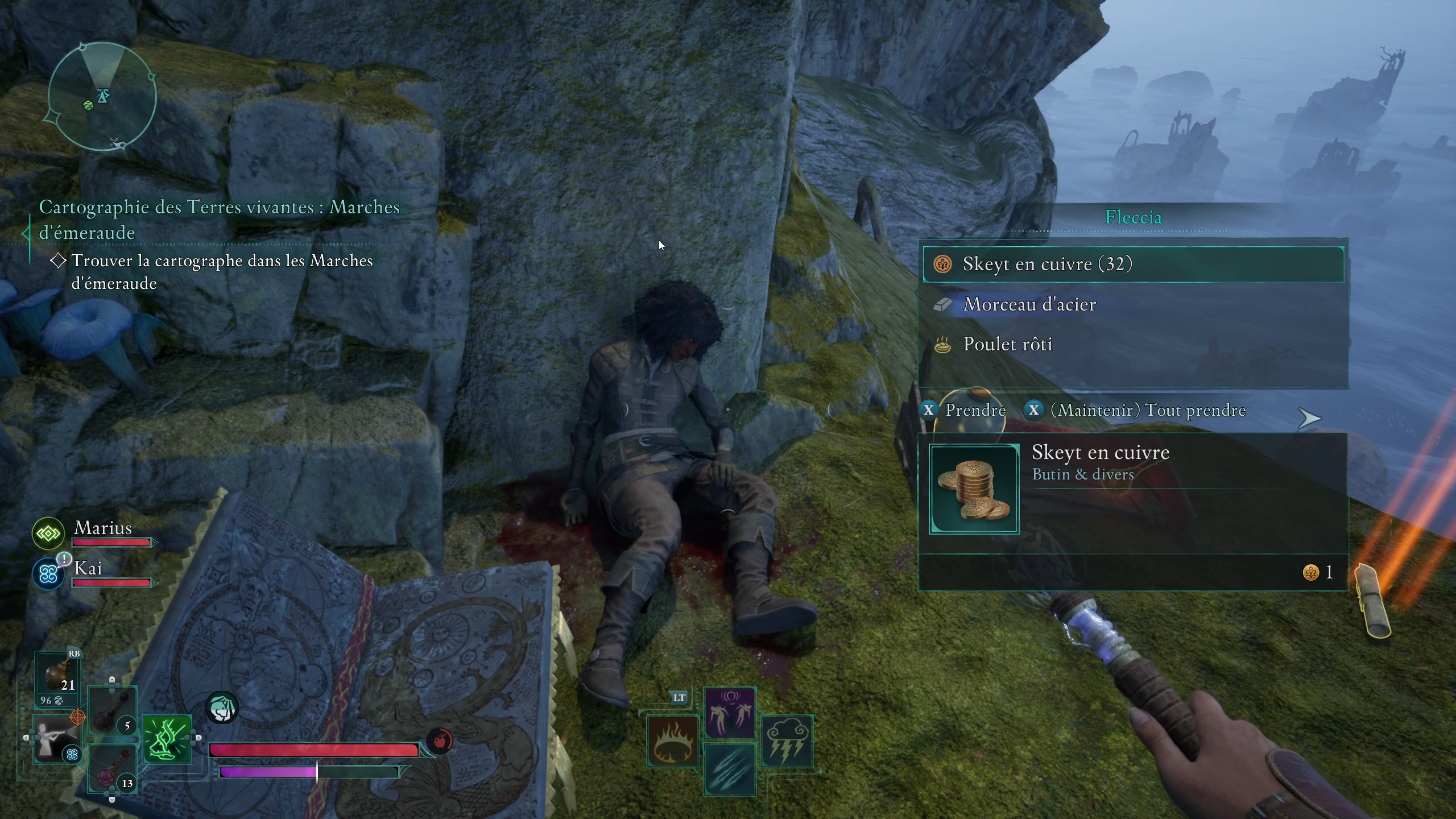Viewport: 1456px width, 819px height.
Task: Use the green thorny vines ability
Action: (x=167, y=739)
